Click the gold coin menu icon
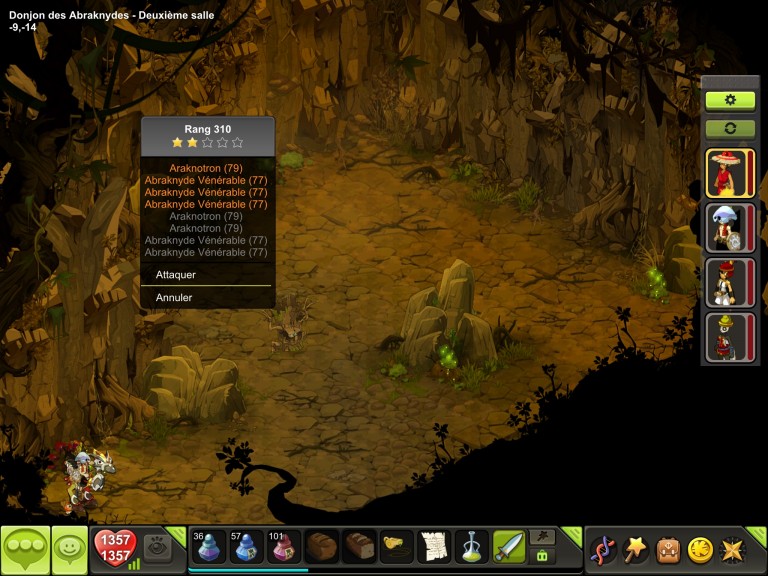 (700, 549)
